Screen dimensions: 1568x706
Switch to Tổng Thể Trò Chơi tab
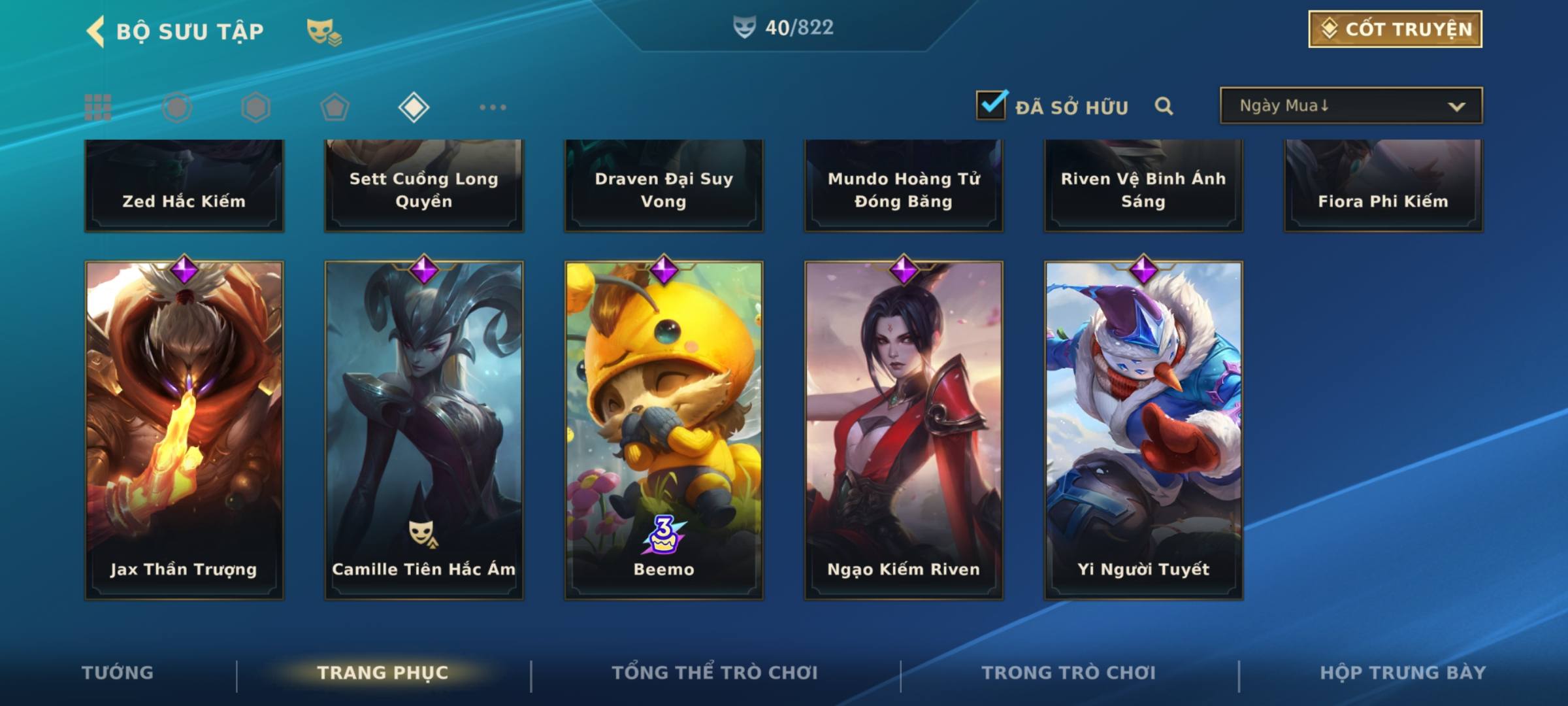tap(715, 673)
